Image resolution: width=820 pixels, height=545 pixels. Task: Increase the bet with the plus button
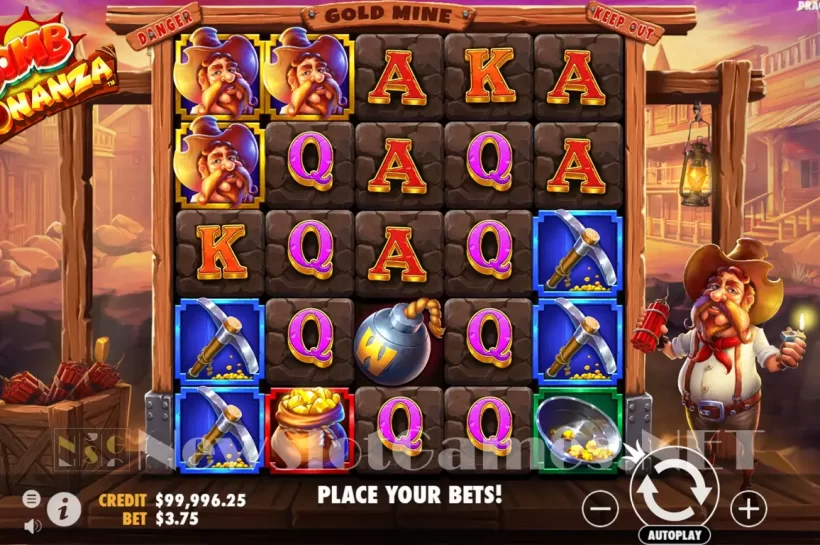point(748,509)
